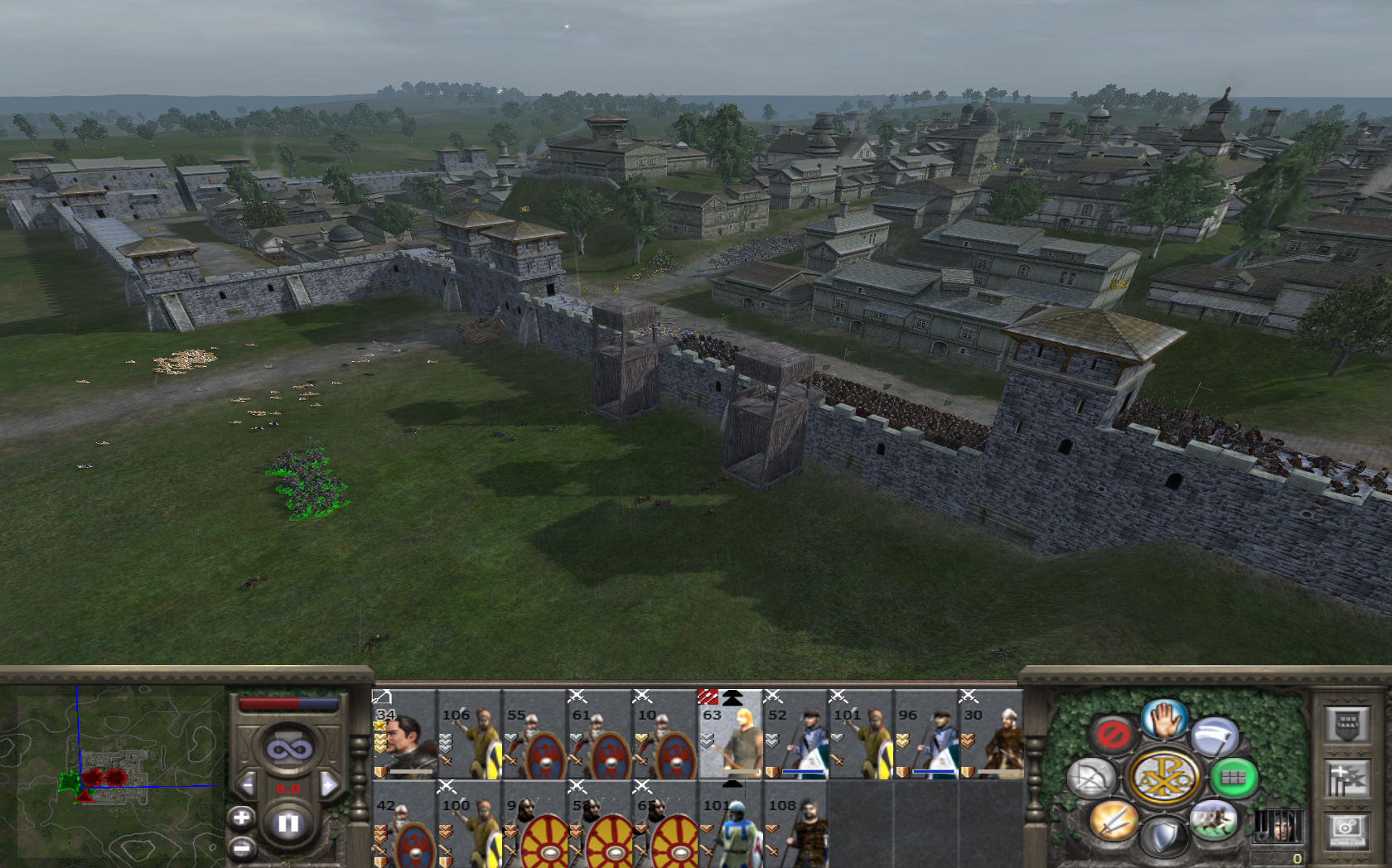Image resolution: width=1392 pixels, height=868 pixels.
Task: Increase the battle speed
Action: point(329,784)
